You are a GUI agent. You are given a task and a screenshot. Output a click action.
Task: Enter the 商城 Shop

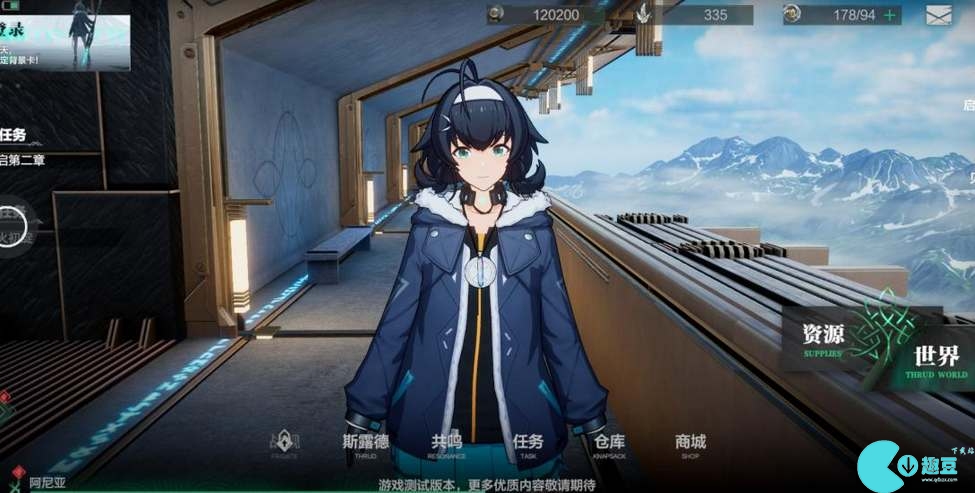click(690, 446)
